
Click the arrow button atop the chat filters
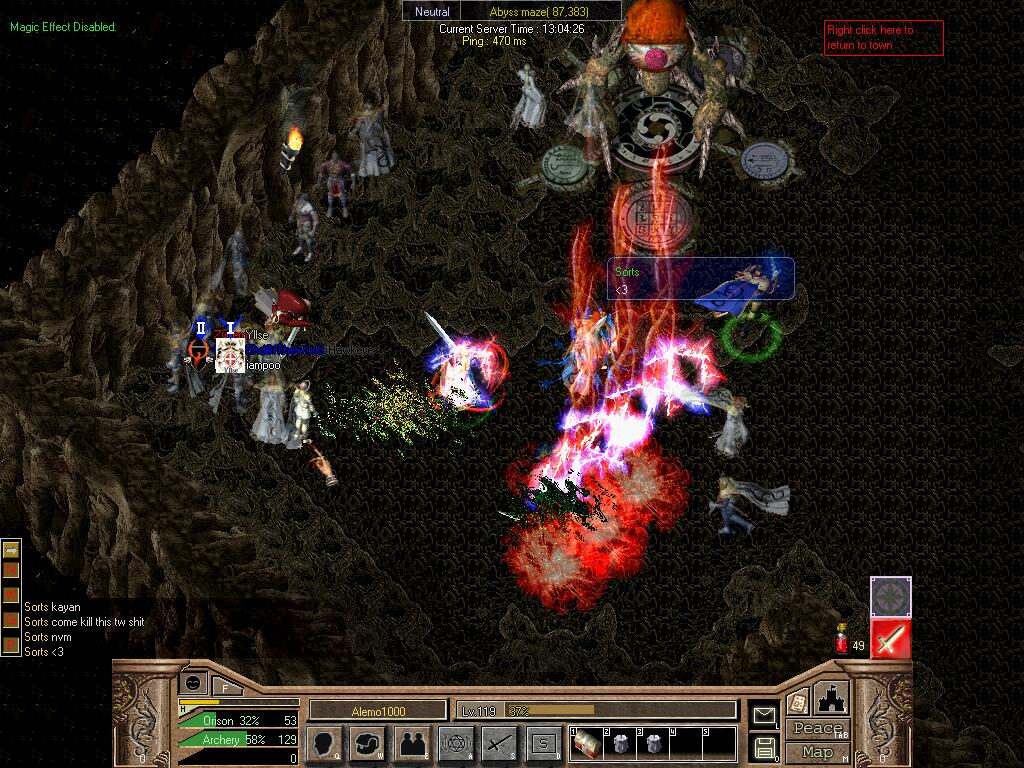tap(11, 549)
